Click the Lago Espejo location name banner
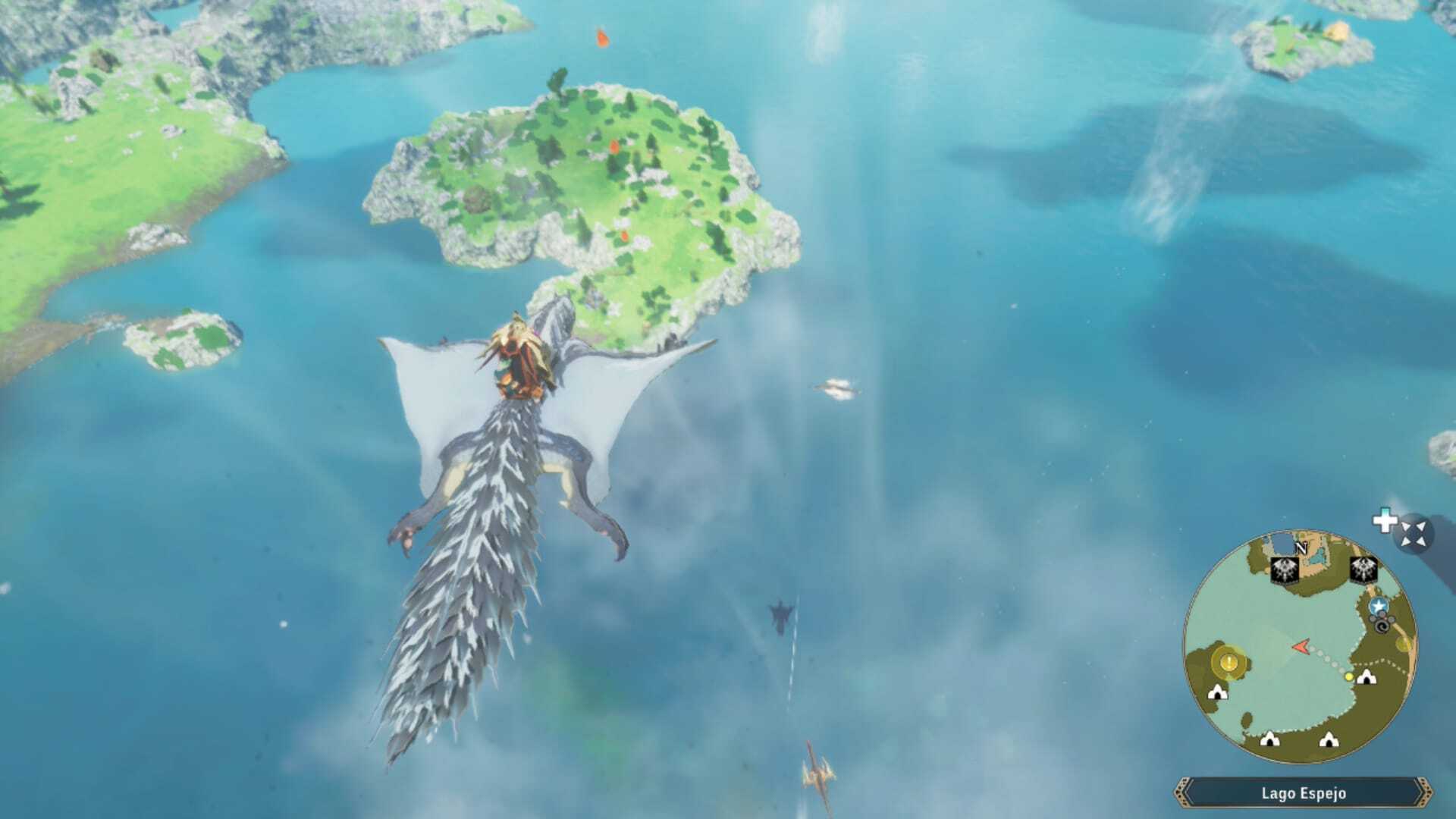Screen dimensions: 1456x819 [x=1304, y=794]
